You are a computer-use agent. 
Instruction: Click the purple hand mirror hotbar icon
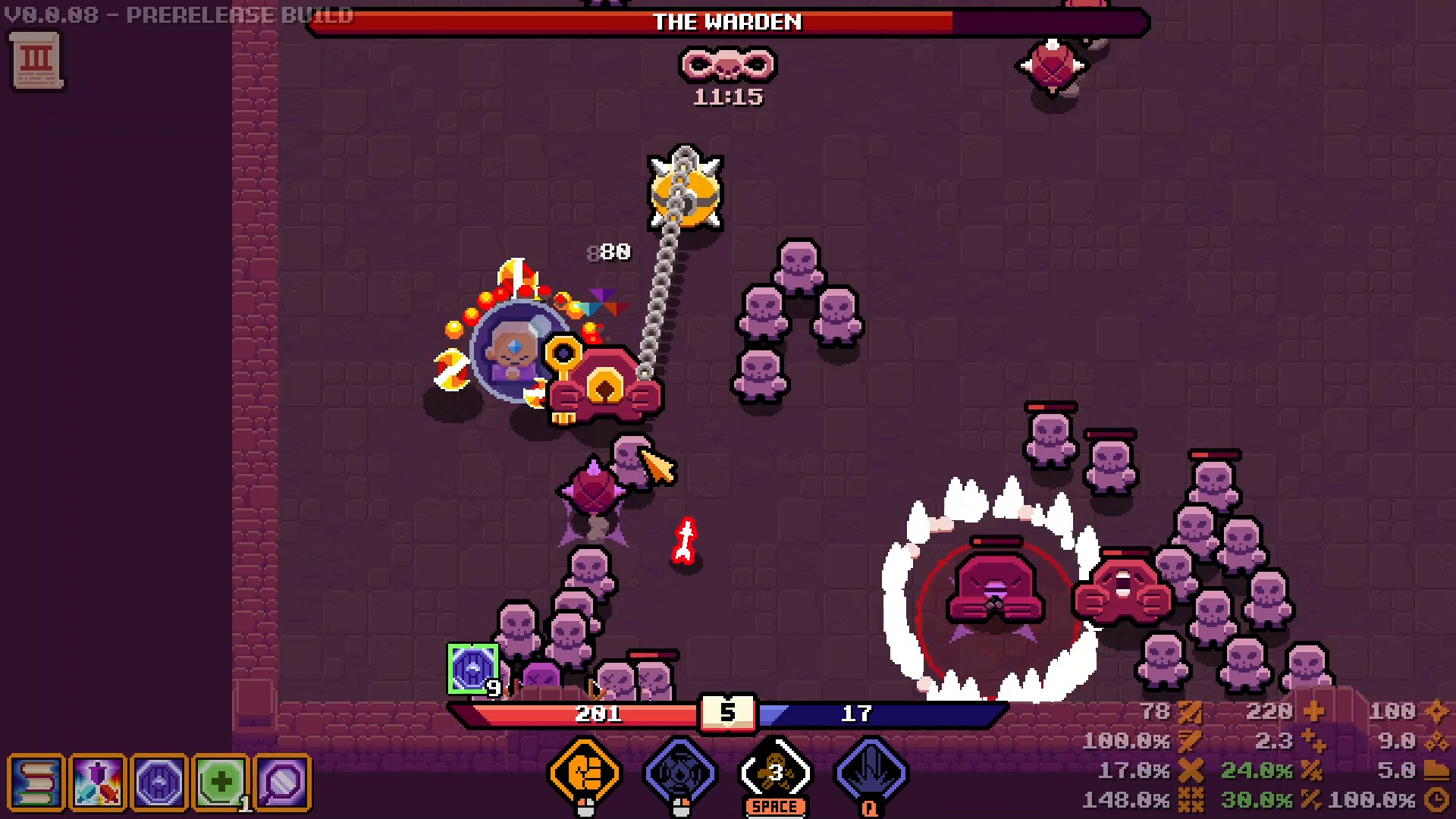click(281, 782)
